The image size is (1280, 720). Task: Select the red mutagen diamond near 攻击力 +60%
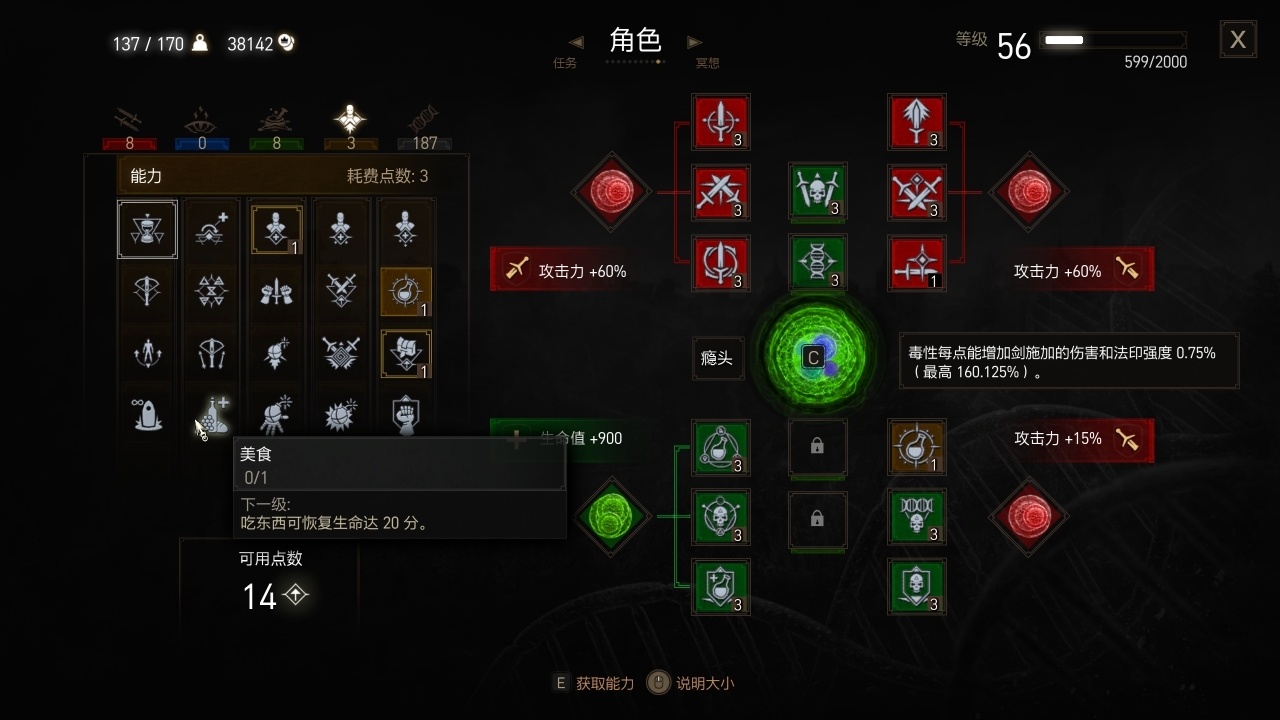(1029, 192)
